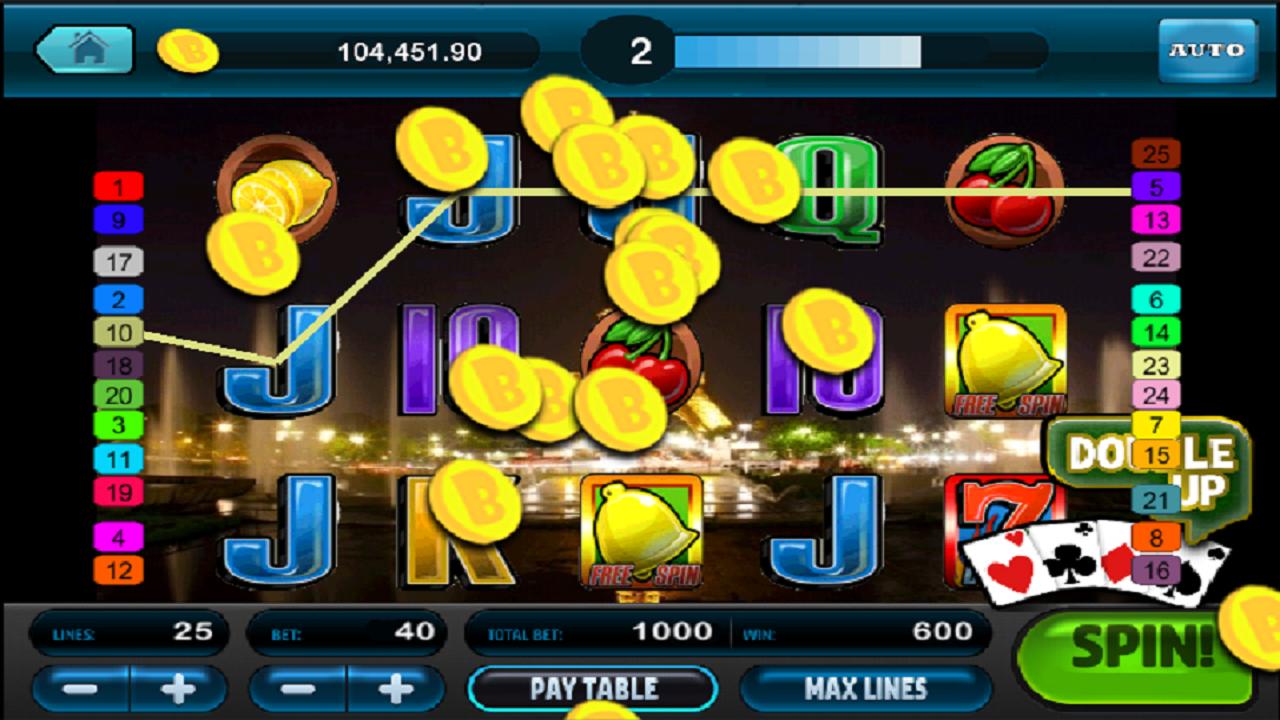Decrease the bet with the minus button
The width and height of the screenshot is (1280, 720).
point(298,688)
